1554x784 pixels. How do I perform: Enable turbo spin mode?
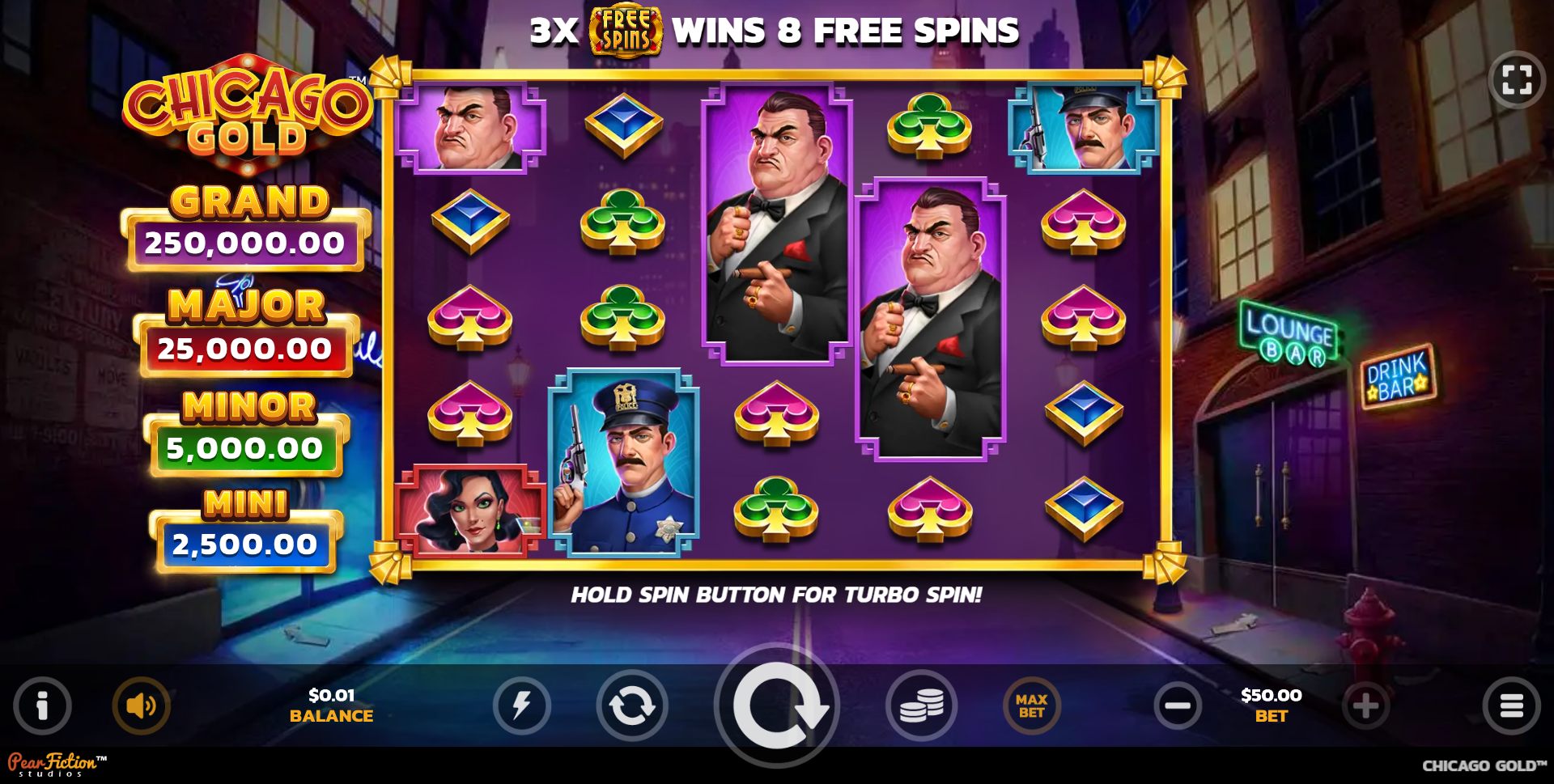(x=523, y=706)
